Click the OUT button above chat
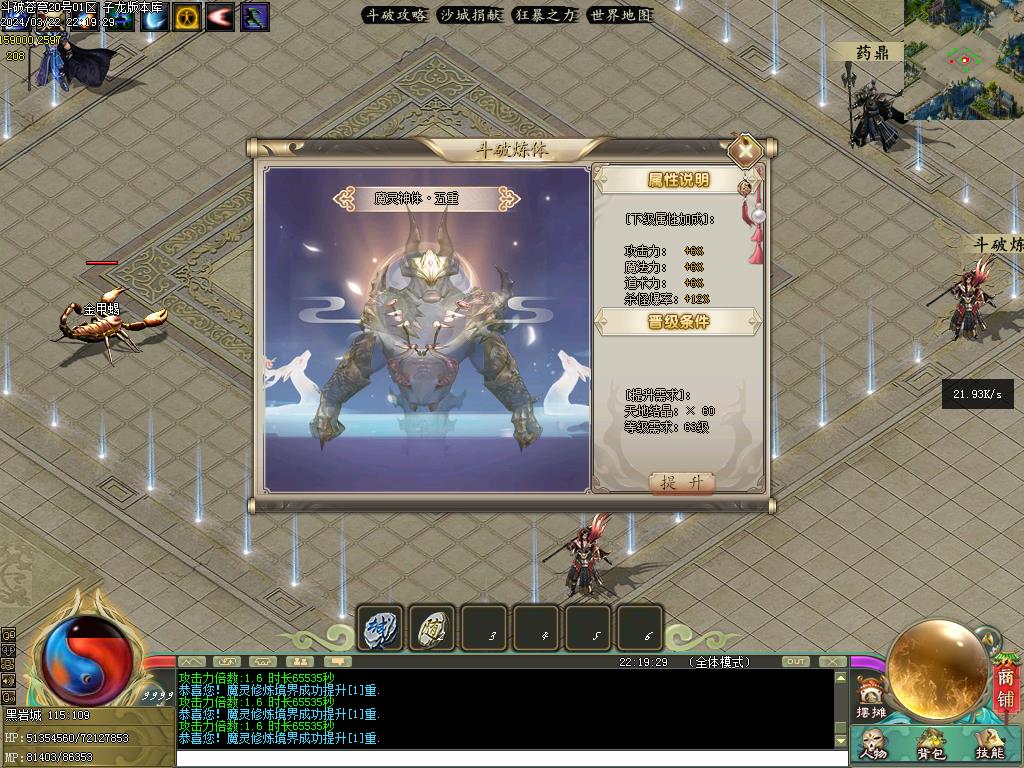Image resolution: width=1024 pixels, height=768 pixels. 796,662
